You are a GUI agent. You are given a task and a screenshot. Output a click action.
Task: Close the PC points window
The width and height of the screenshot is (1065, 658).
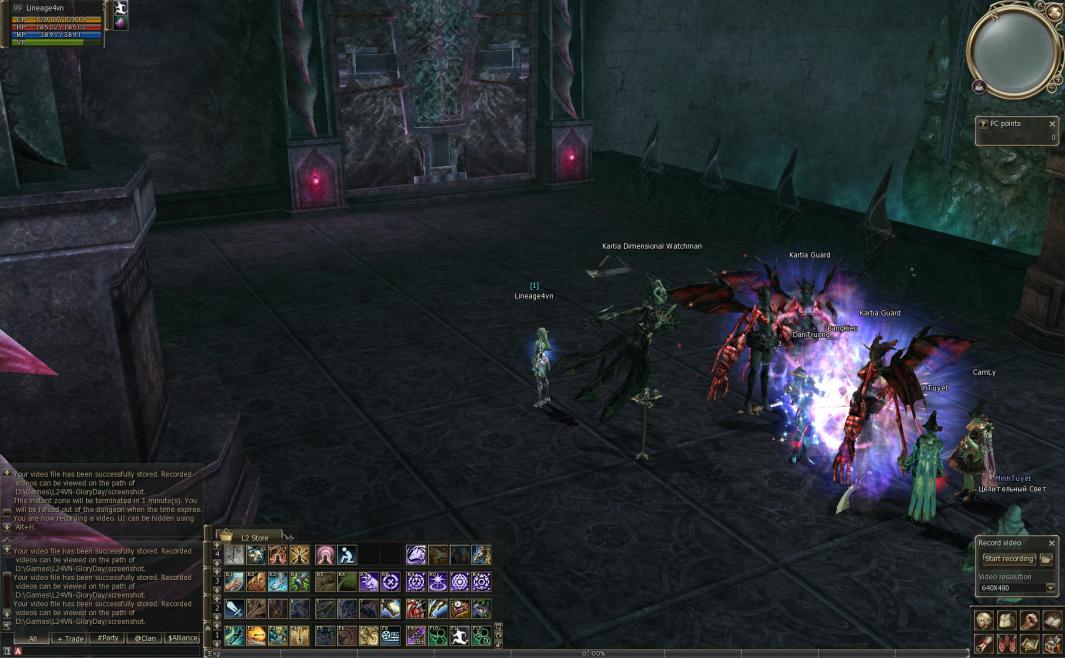tap(1052, 124)
